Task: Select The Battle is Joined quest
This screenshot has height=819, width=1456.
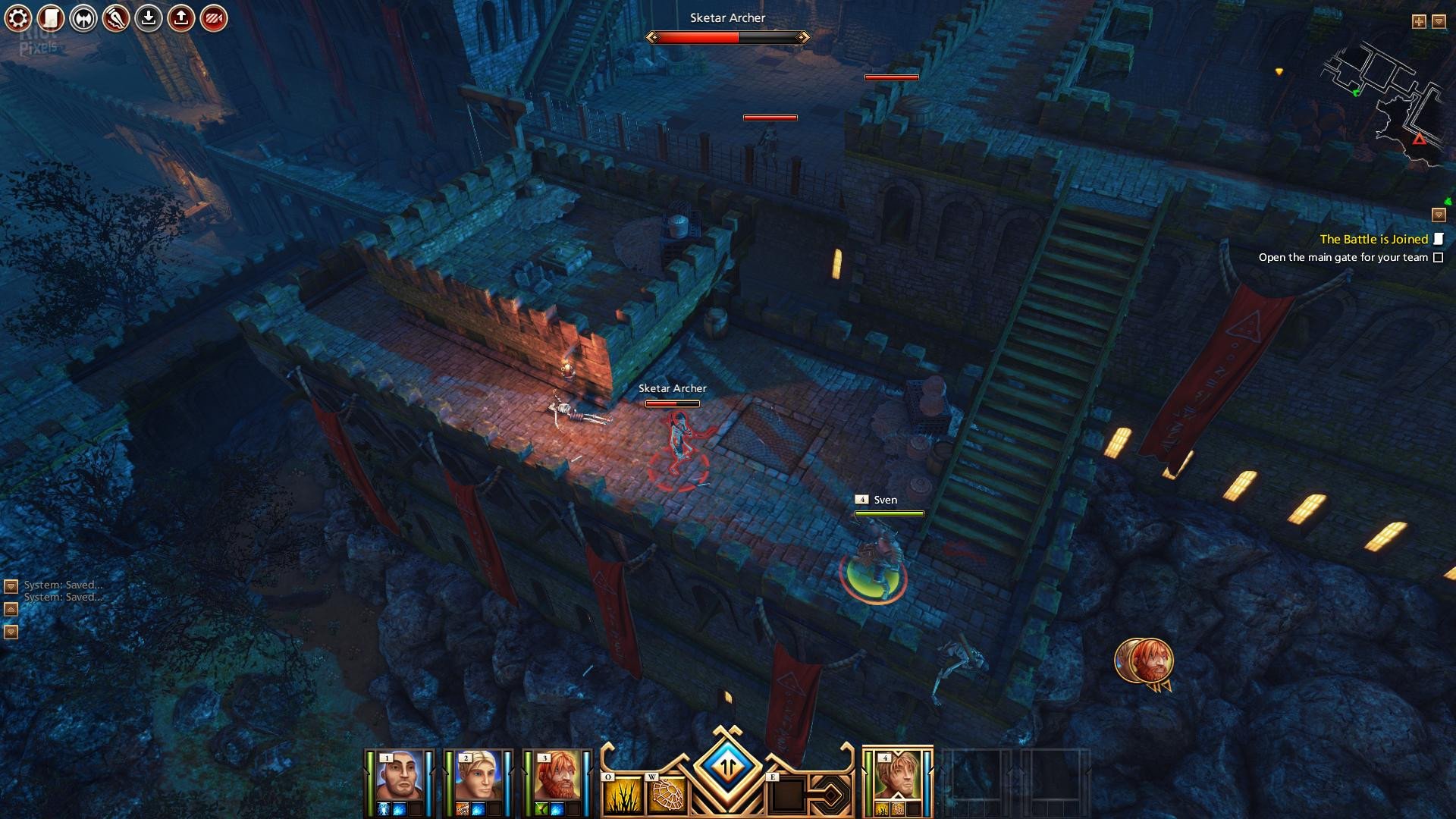Action: pos(1373,239)
